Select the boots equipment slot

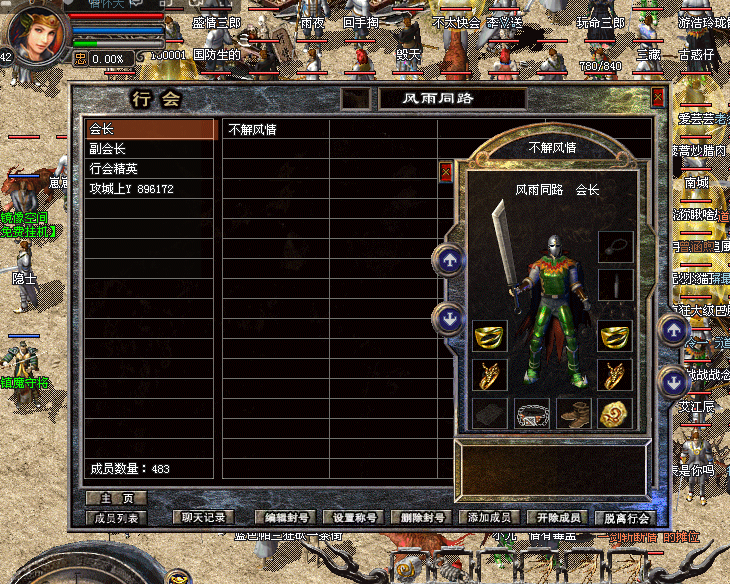point(574,413)
